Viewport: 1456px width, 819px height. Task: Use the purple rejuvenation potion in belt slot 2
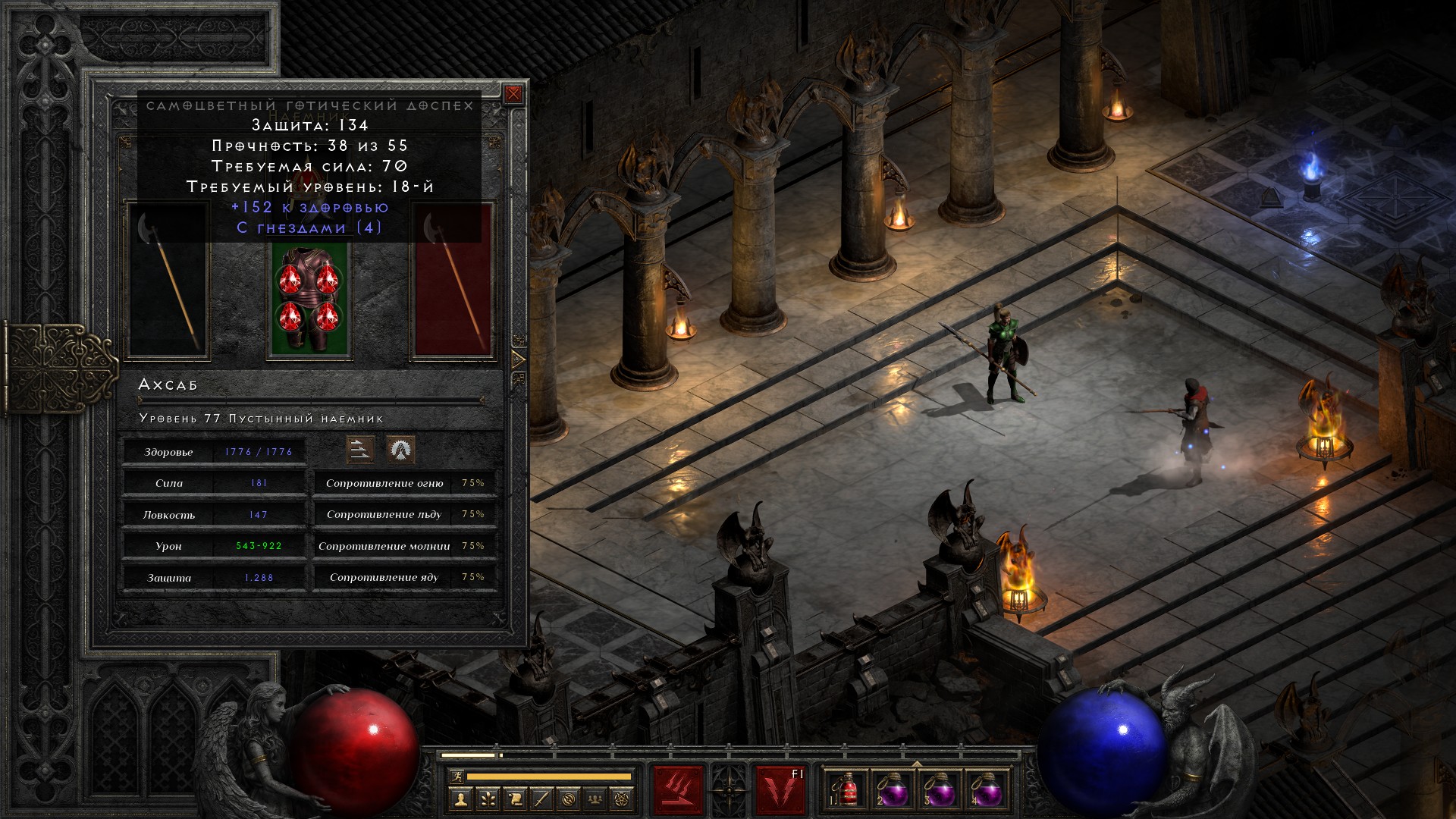(x=893, y=791)
